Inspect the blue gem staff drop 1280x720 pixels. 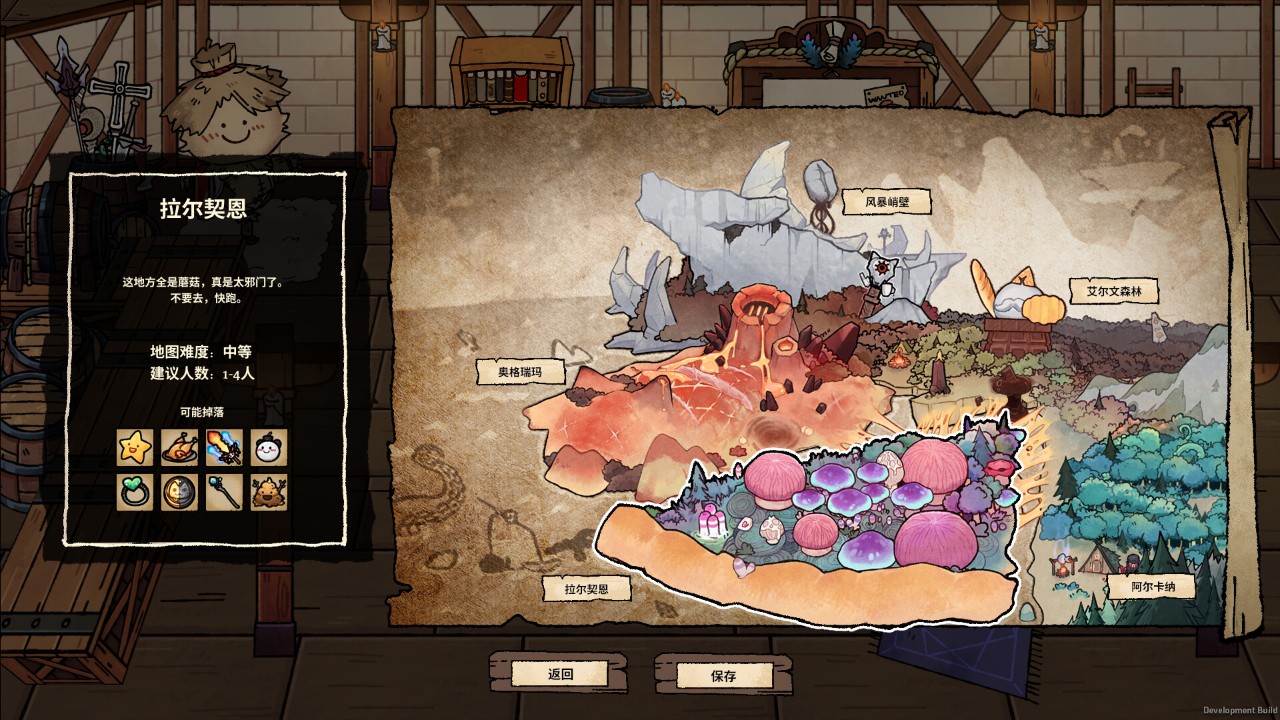click(x=224, y=492)
